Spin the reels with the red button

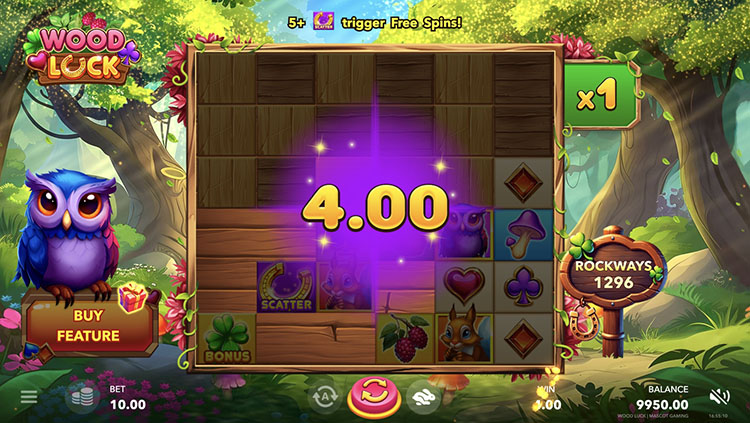pyautogui.click(x=372, y=397)
